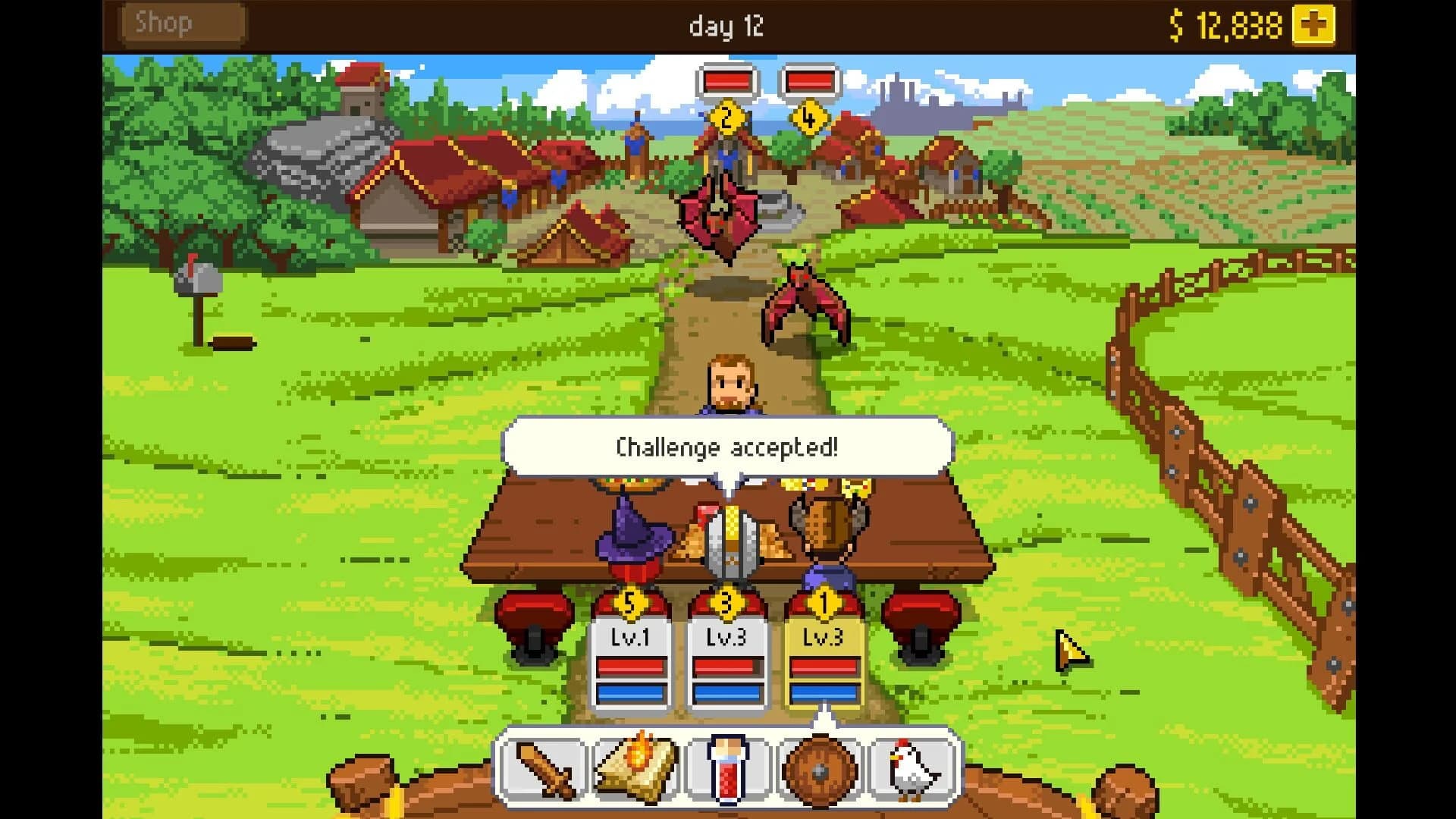Click the gold plus icon to add money
1456x819 pixels.
pyautogui.click(x=1315, y=23)
